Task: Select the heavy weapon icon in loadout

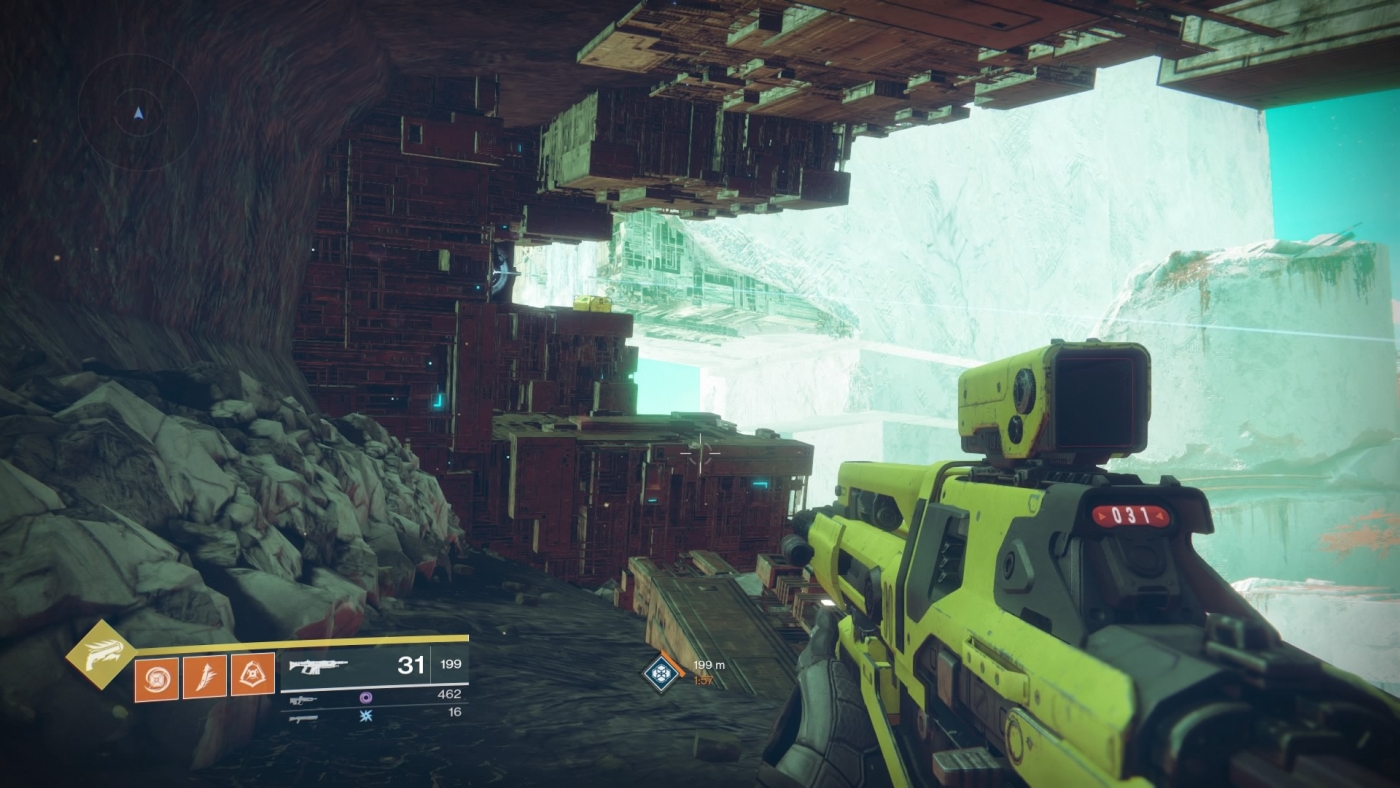Action: 303,717
